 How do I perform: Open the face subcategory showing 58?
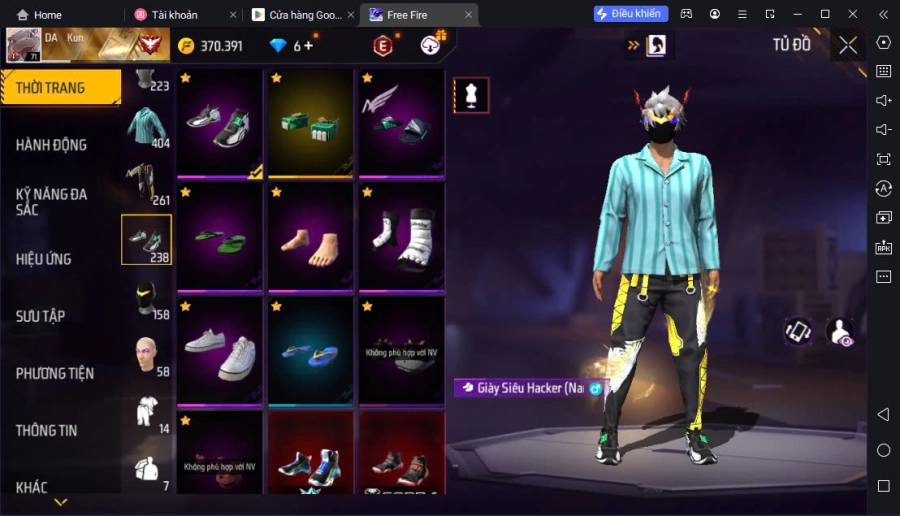147,355
